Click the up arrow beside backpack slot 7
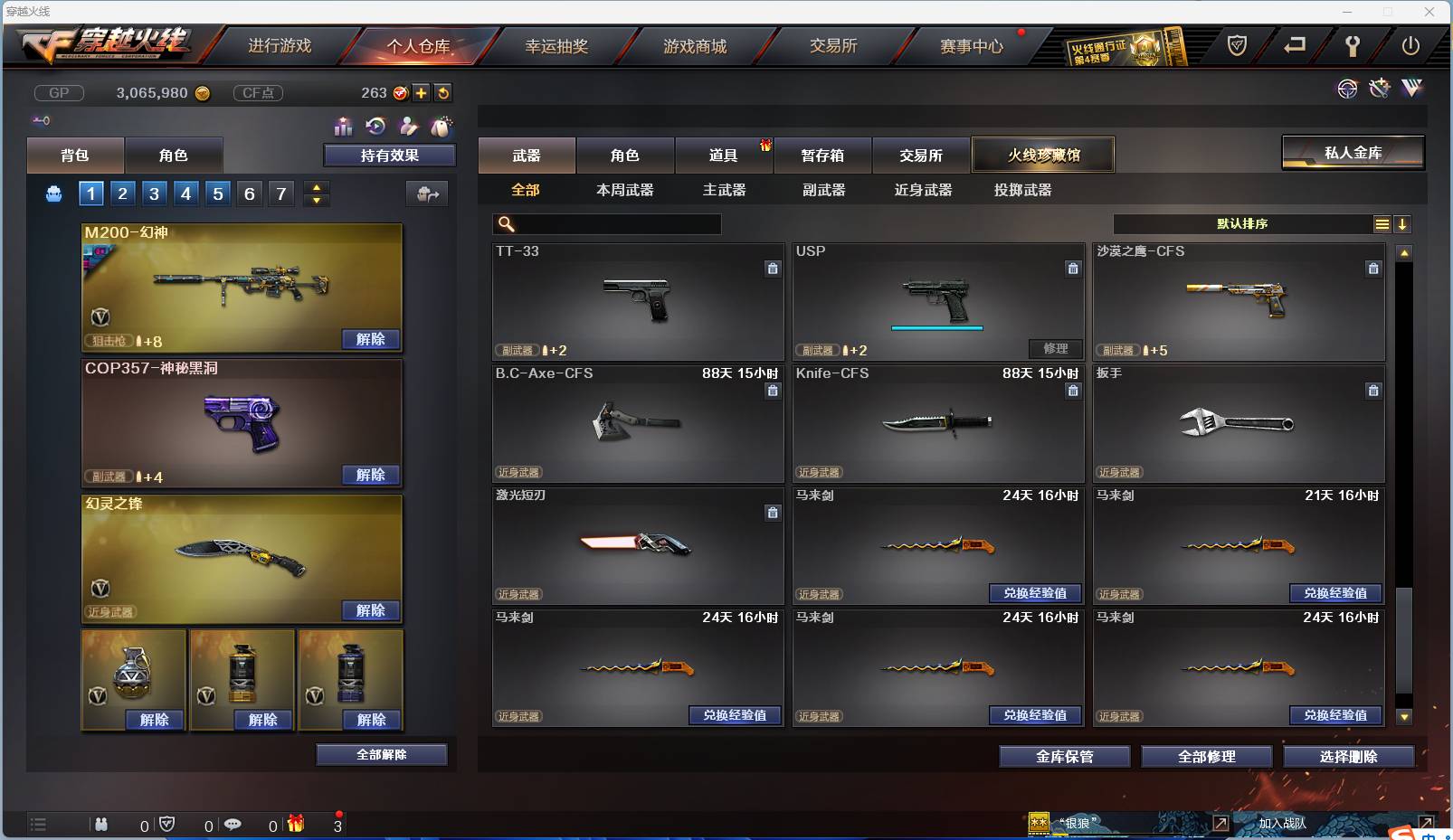 pyautogui.click(x=316, y=186)
